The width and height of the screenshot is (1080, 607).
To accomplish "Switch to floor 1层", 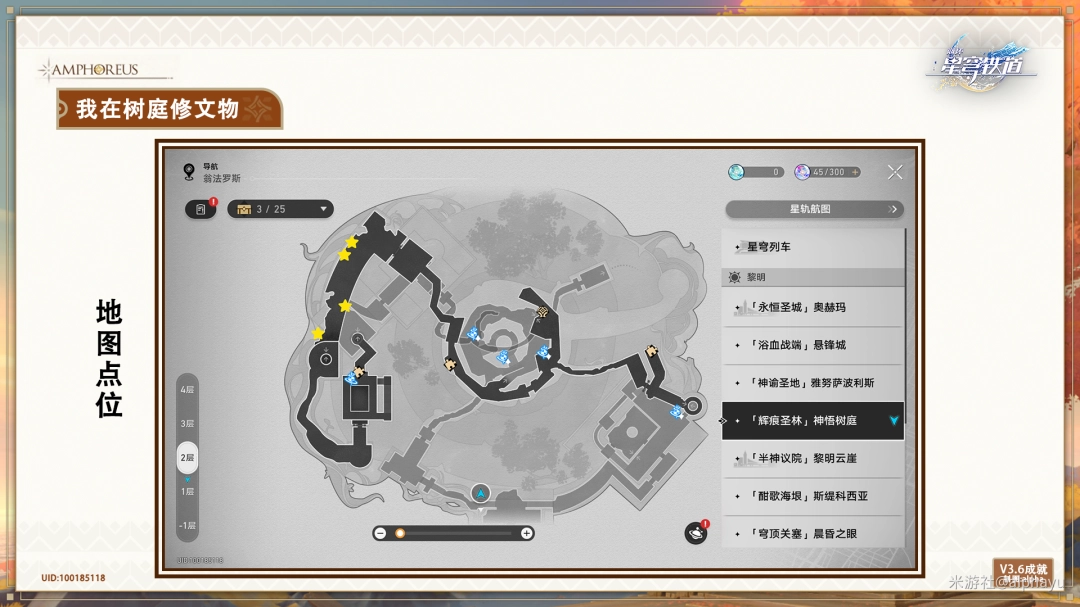I will coord(187,491).
